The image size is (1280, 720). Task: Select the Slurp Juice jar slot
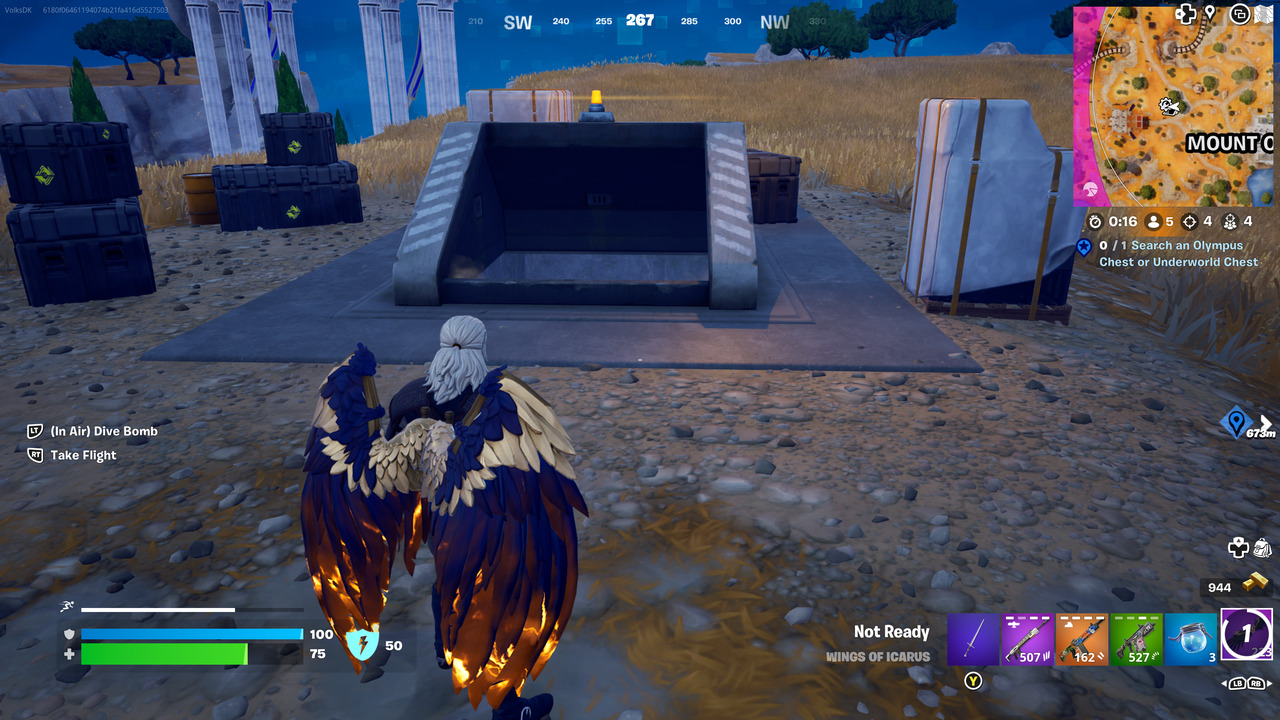1192,638
